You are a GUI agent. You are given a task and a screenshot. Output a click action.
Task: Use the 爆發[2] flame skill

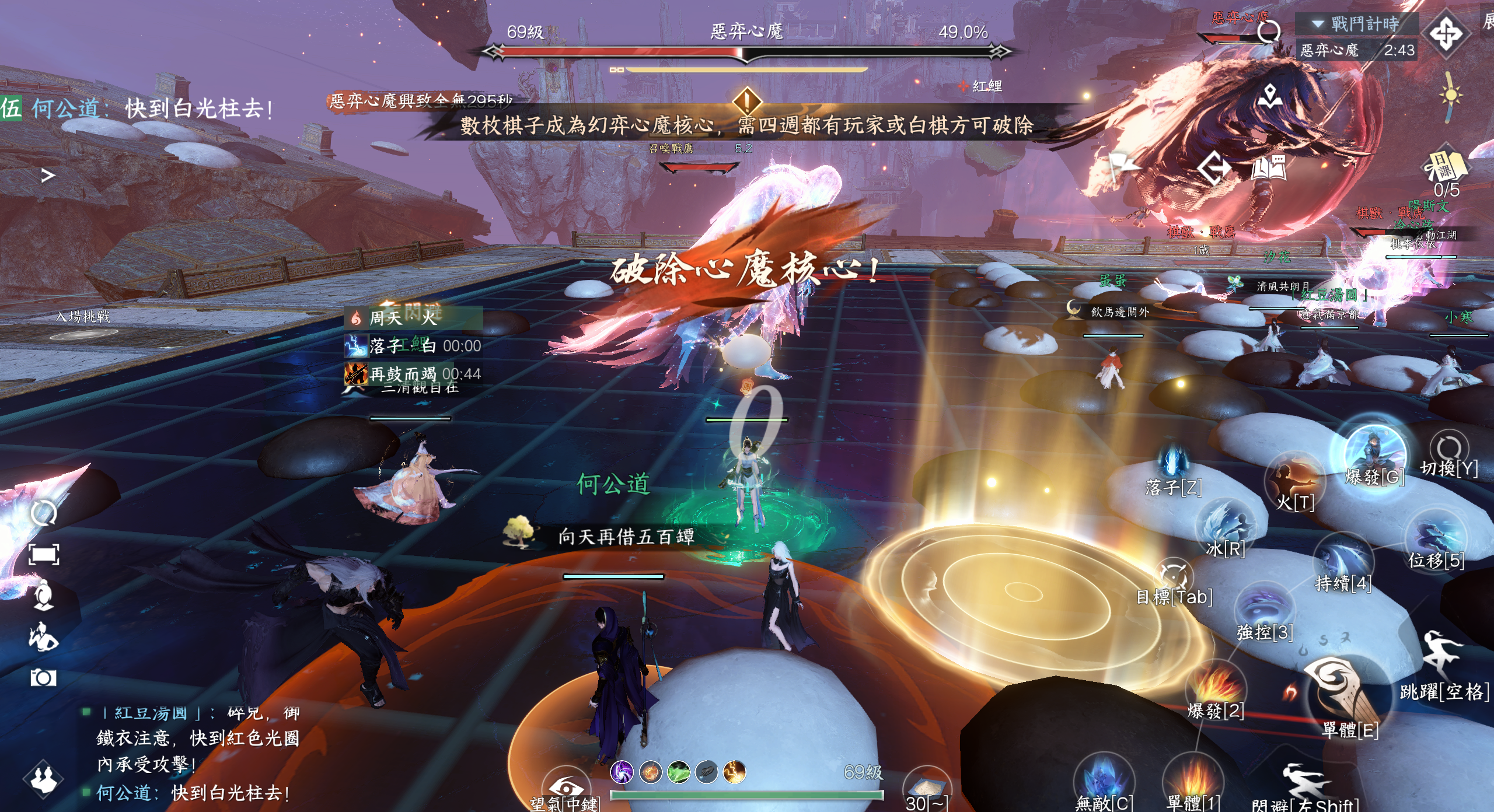[x=1216, y=686]
